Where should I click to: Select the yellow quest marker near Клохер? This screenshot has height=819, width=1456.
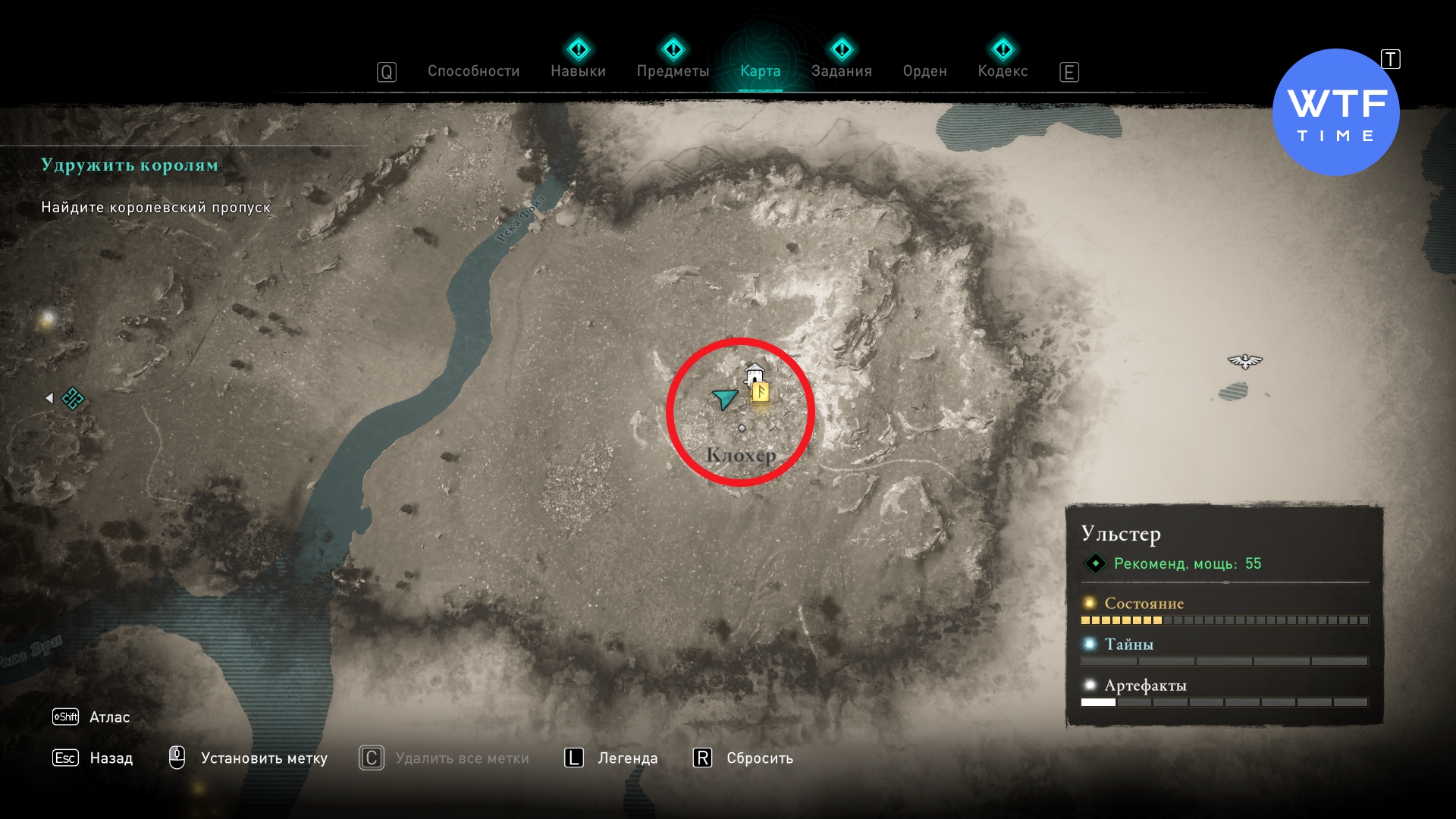[x=760, y=393]
